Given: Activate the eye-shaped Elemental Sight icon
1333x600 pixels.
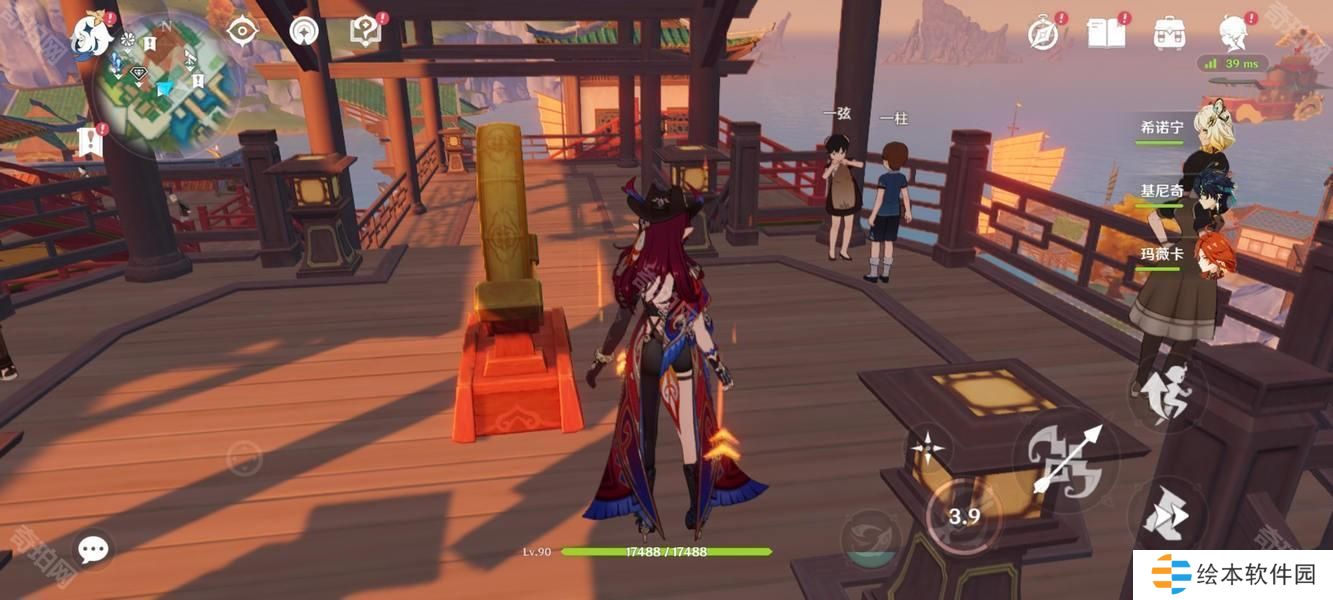Looking at the screenshot, I should (x=242, y=32).
